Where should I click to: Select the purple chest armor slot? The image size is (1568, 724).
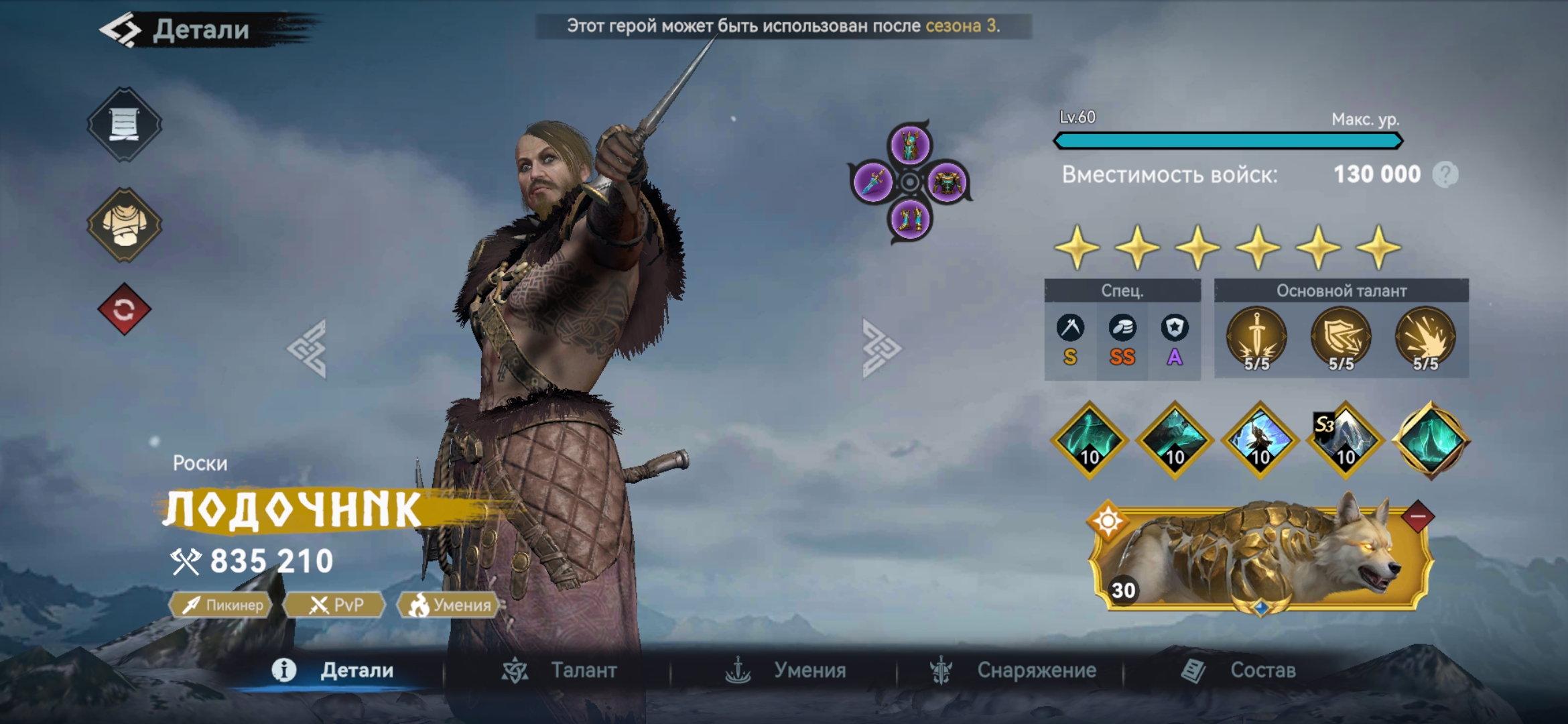tap(947, 182)
